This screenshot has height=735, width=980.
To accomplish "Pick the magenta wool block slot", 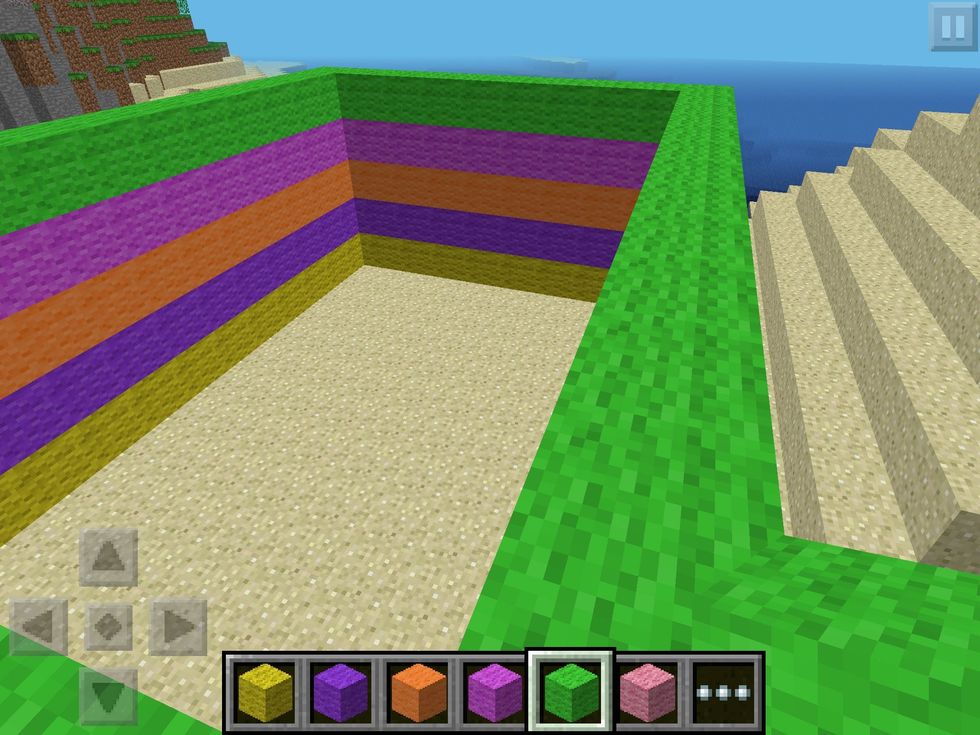I will click(494, 692).
